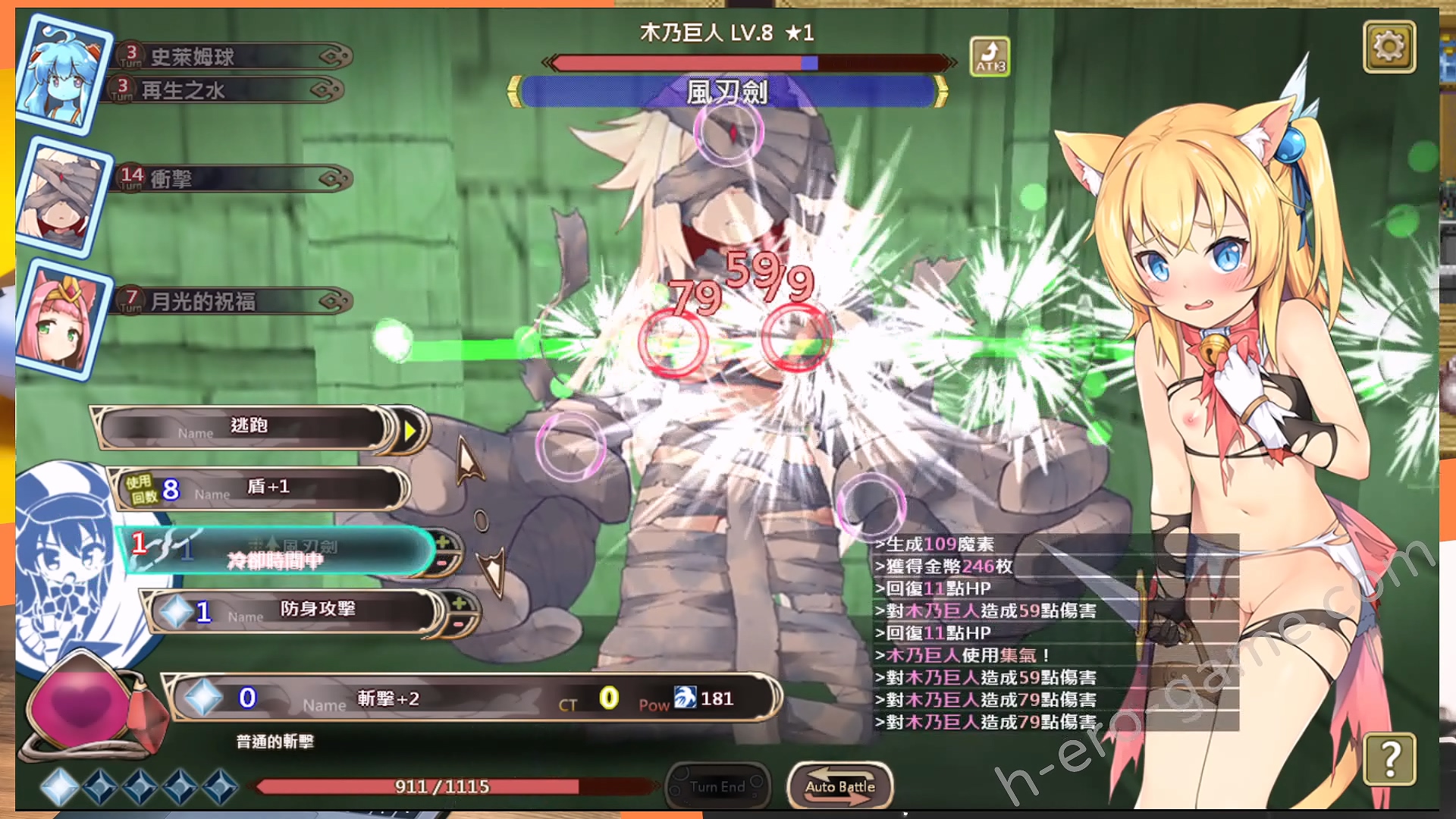The height and width of the screenshot is (819, 1456).
Task: Select the blue slime girl portrait
Action: pos(62,74)
